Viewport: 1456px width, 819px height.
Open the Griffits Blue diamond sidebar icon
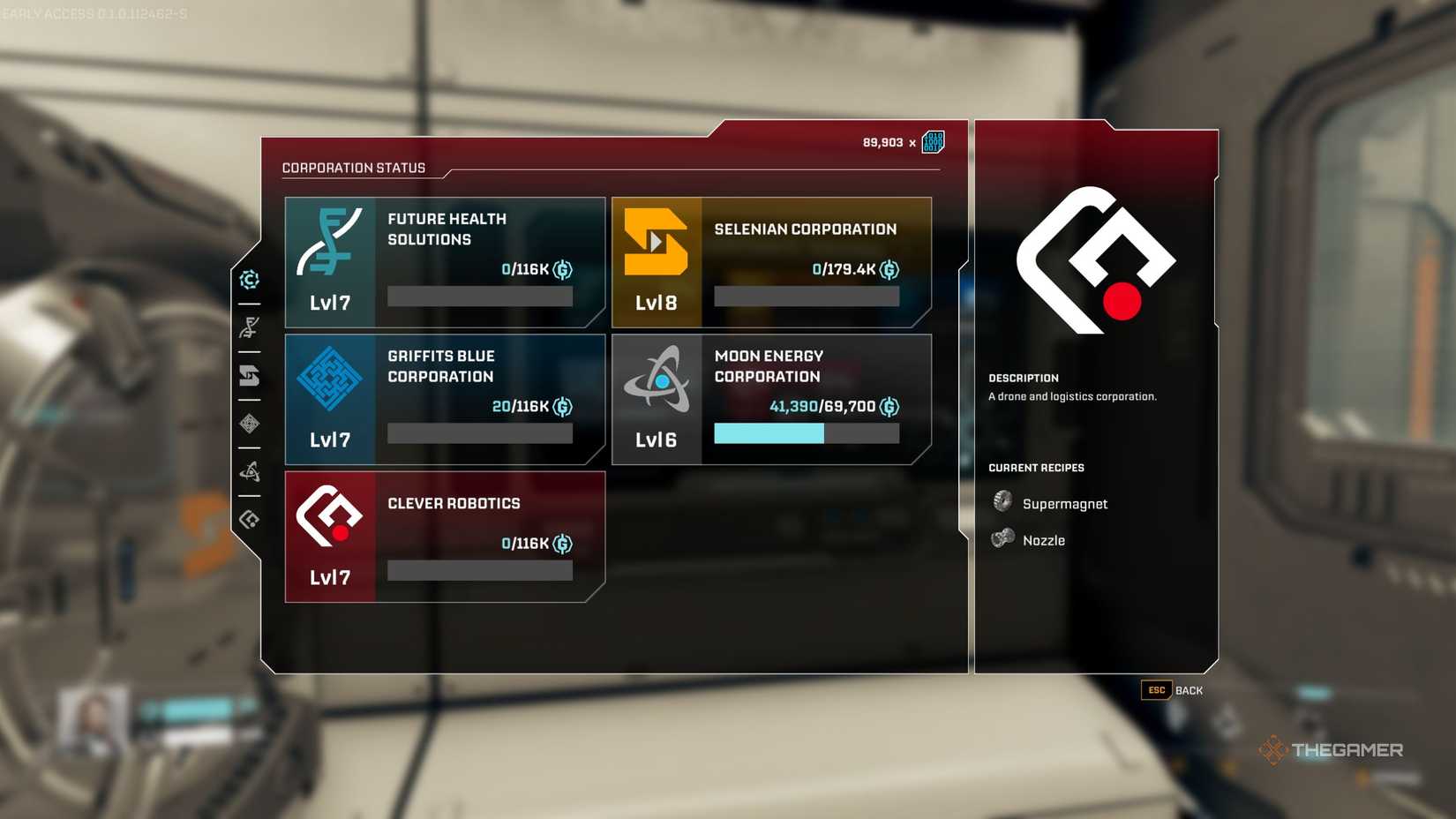[x=251, y=425]
